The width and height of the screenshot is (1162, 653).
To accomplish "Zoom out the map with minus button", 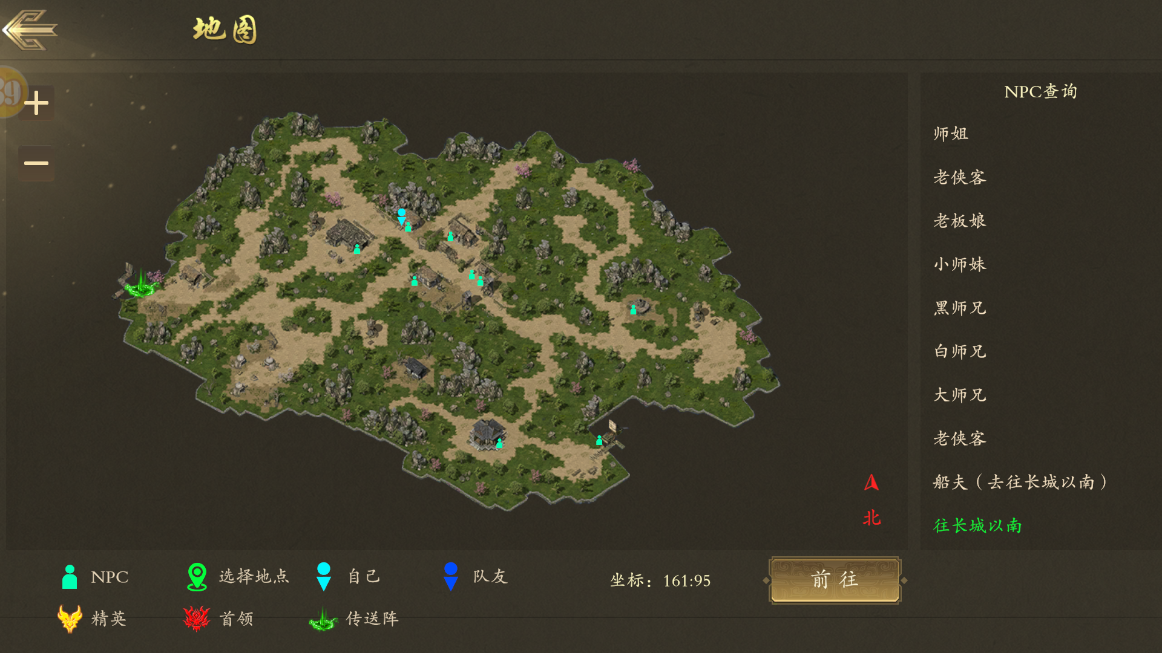I will 37,163.
